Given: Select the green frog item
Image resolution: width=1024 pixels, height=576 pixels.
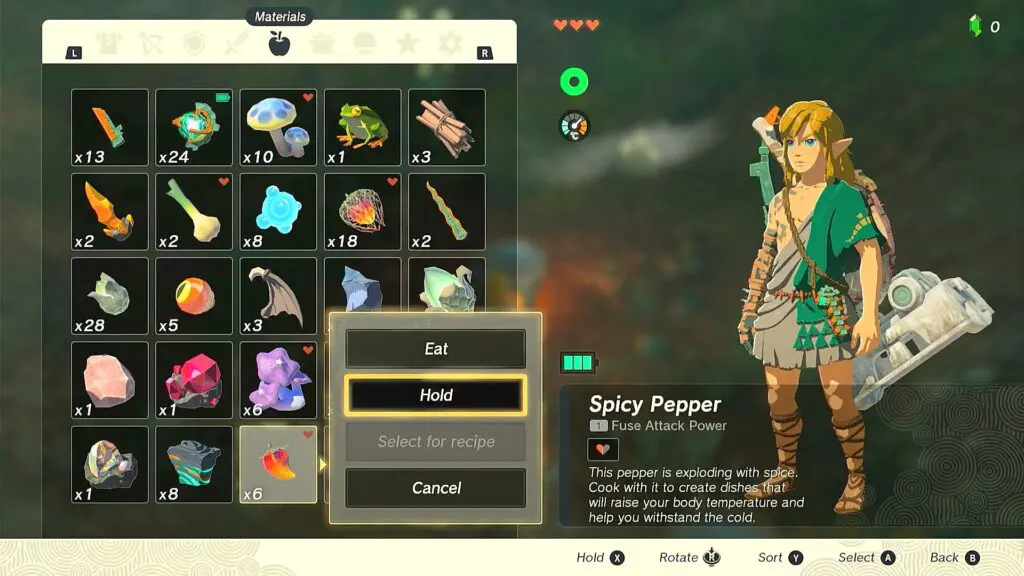Looking at the screenshot, I should point(362,127).
